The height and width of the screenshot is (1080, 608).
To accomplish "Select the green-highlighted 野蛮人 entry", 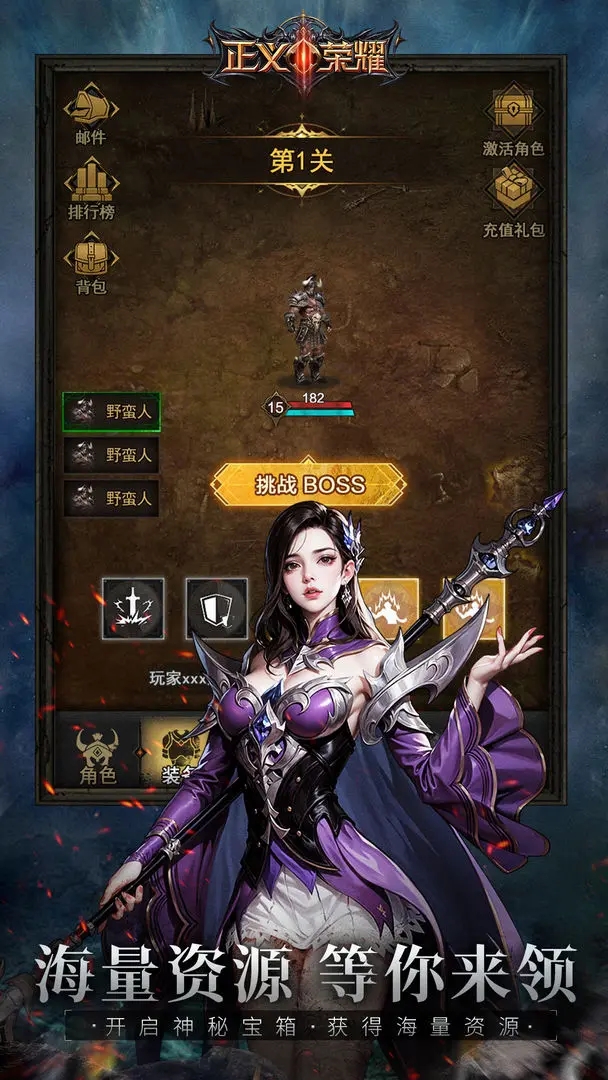I will [111, 411].
